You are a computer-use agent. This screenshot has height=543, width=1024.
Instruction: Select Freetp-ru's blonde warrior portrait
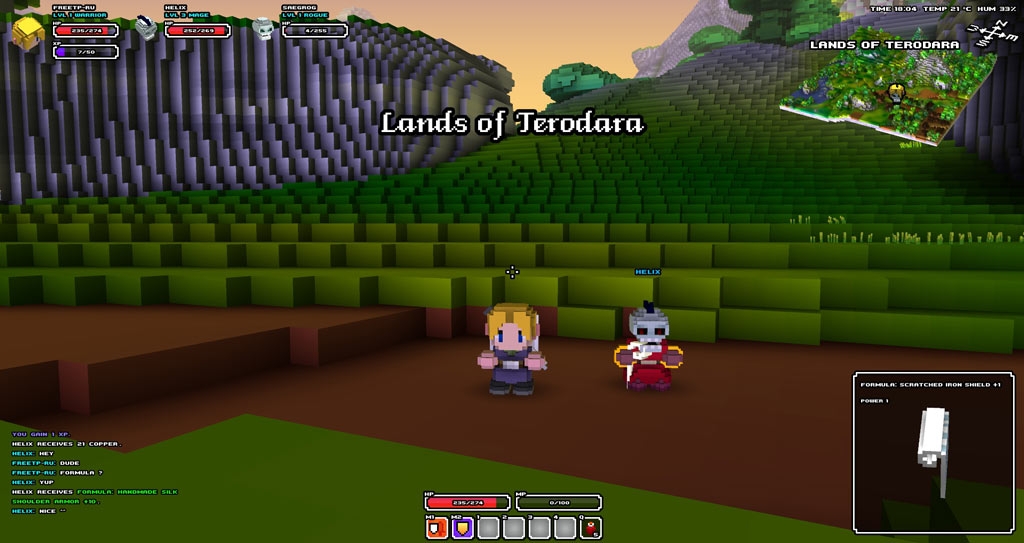click(x=28, y=32)
